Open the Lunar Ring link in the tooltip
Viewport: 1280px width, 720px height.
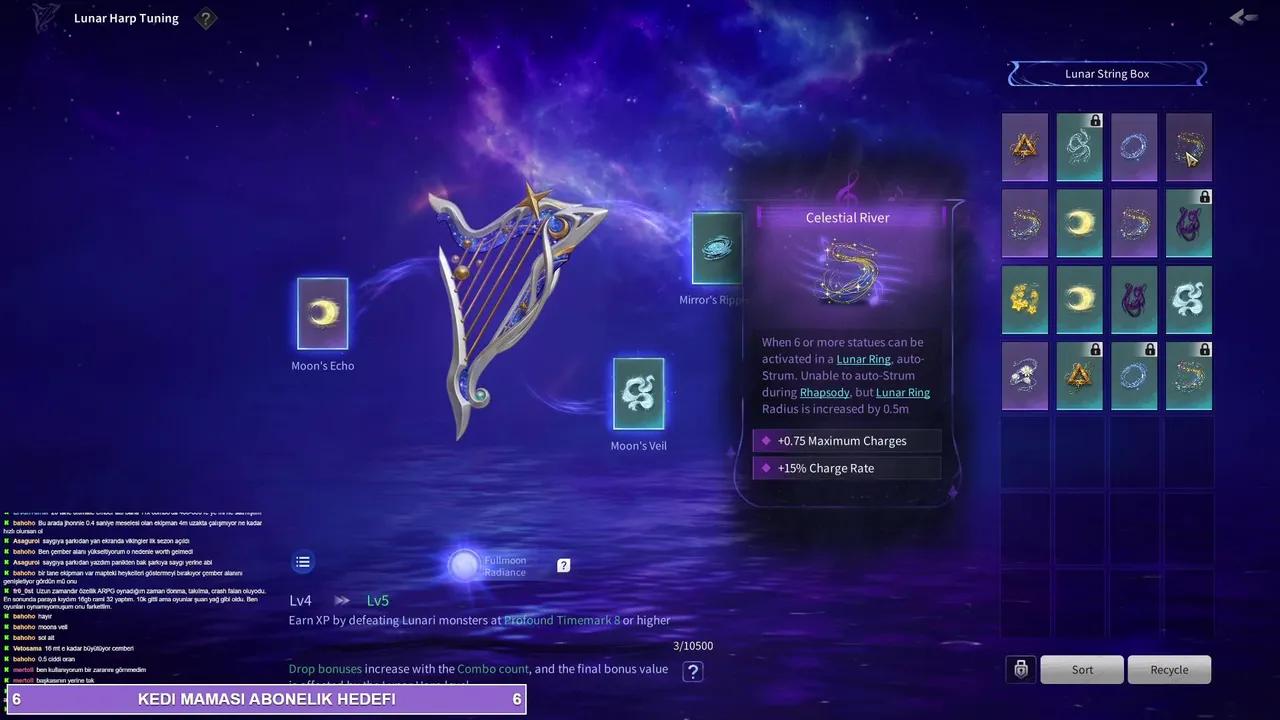(863, 359)
